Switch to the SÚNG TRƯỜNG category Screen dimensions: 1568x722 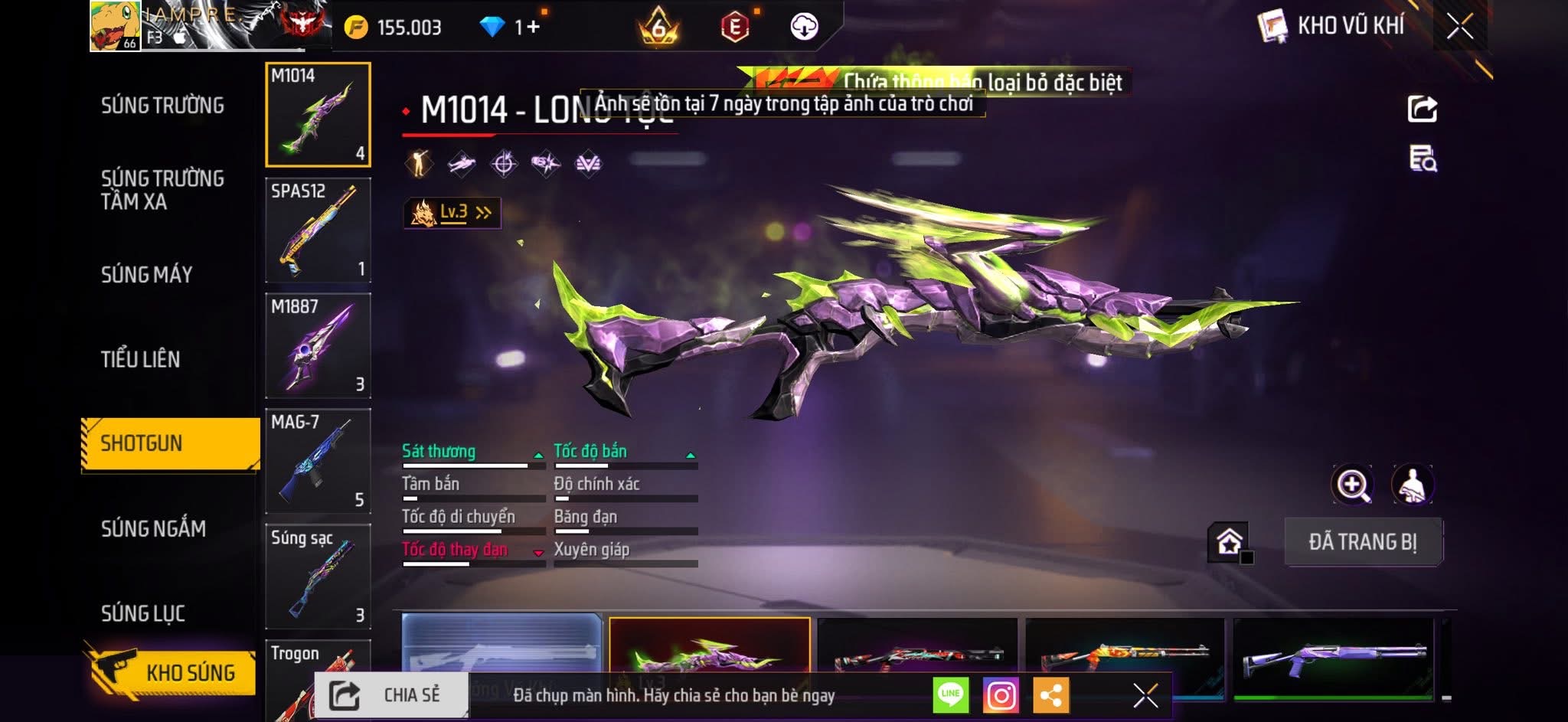[162, 106]
